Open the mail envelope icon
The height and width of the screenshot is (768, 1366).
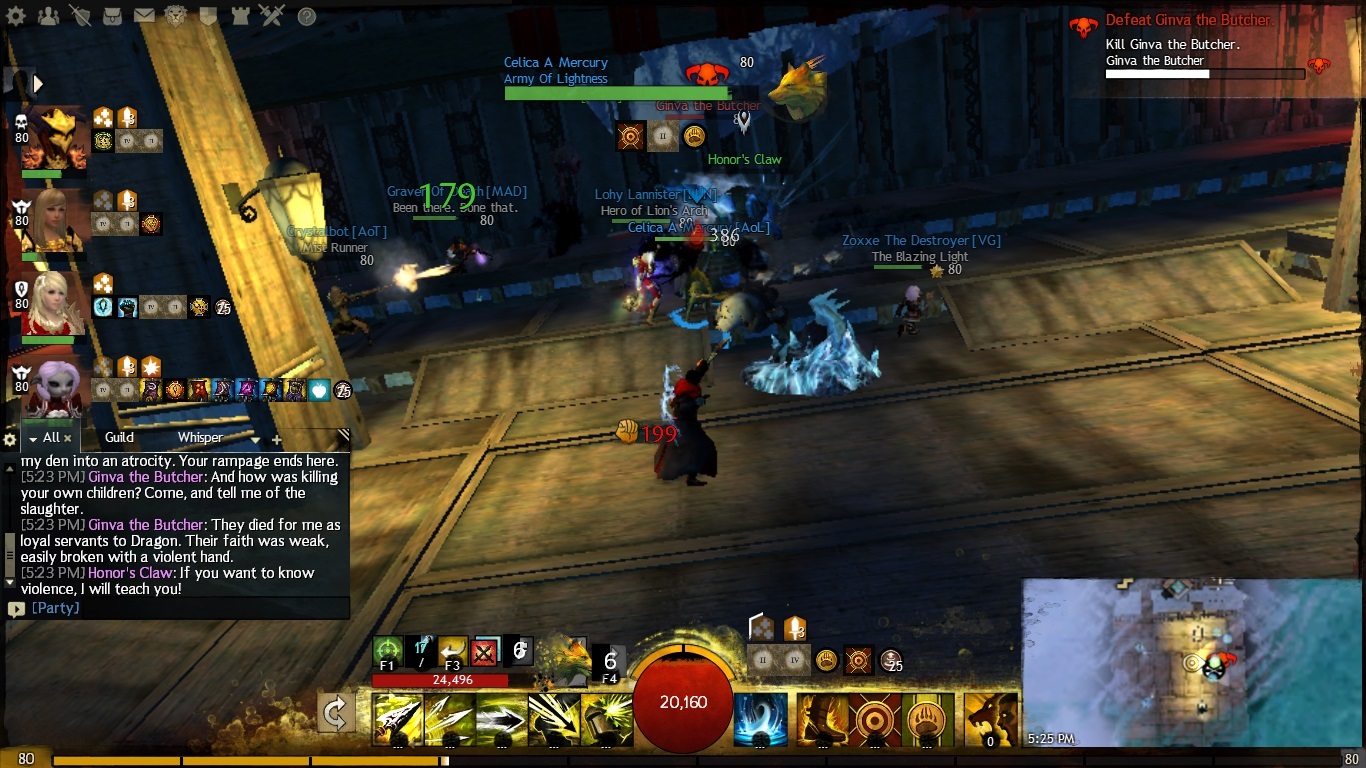pyautogui.click(x=144, y=16)
